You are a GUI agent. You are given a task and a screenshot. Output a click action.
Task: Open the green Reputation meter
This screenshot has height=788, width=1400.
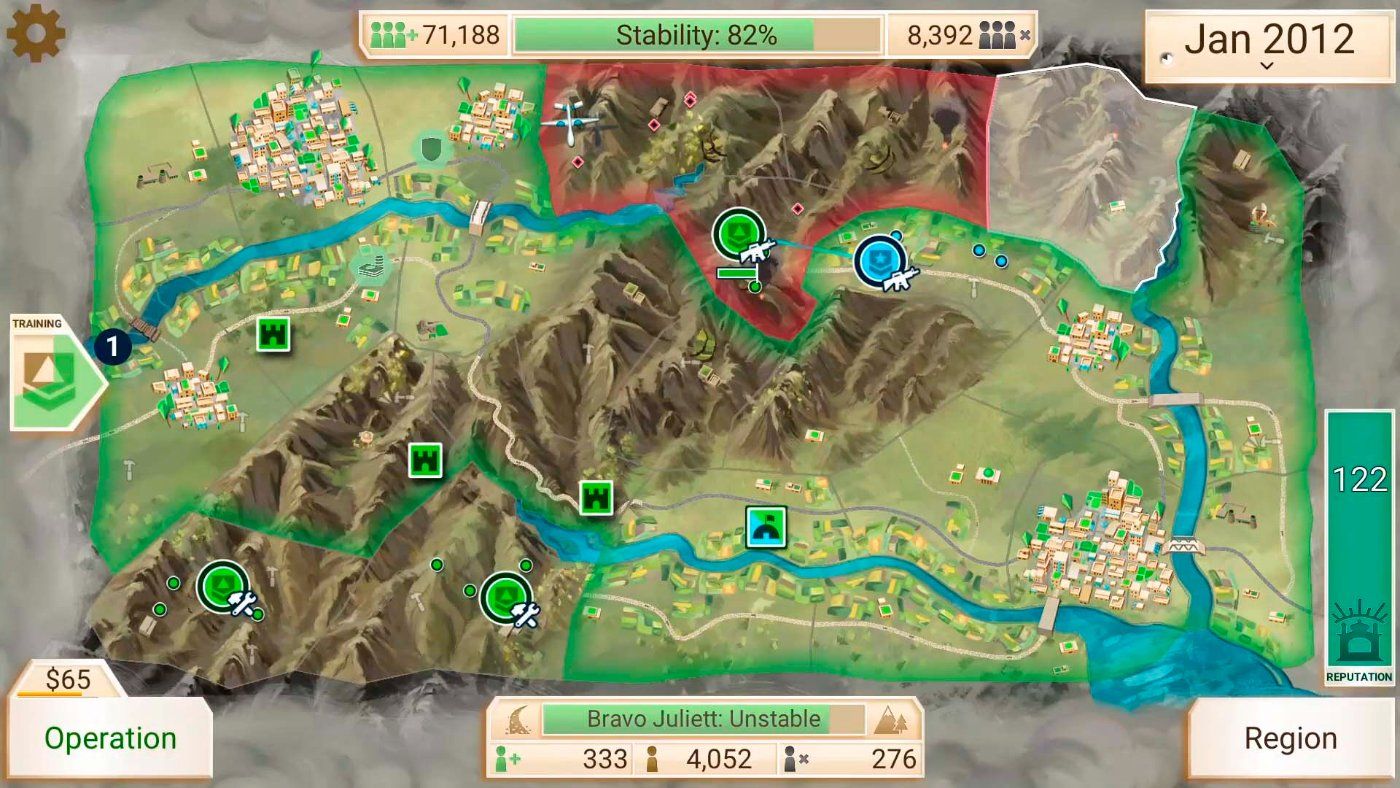(x=1360, y=545)
